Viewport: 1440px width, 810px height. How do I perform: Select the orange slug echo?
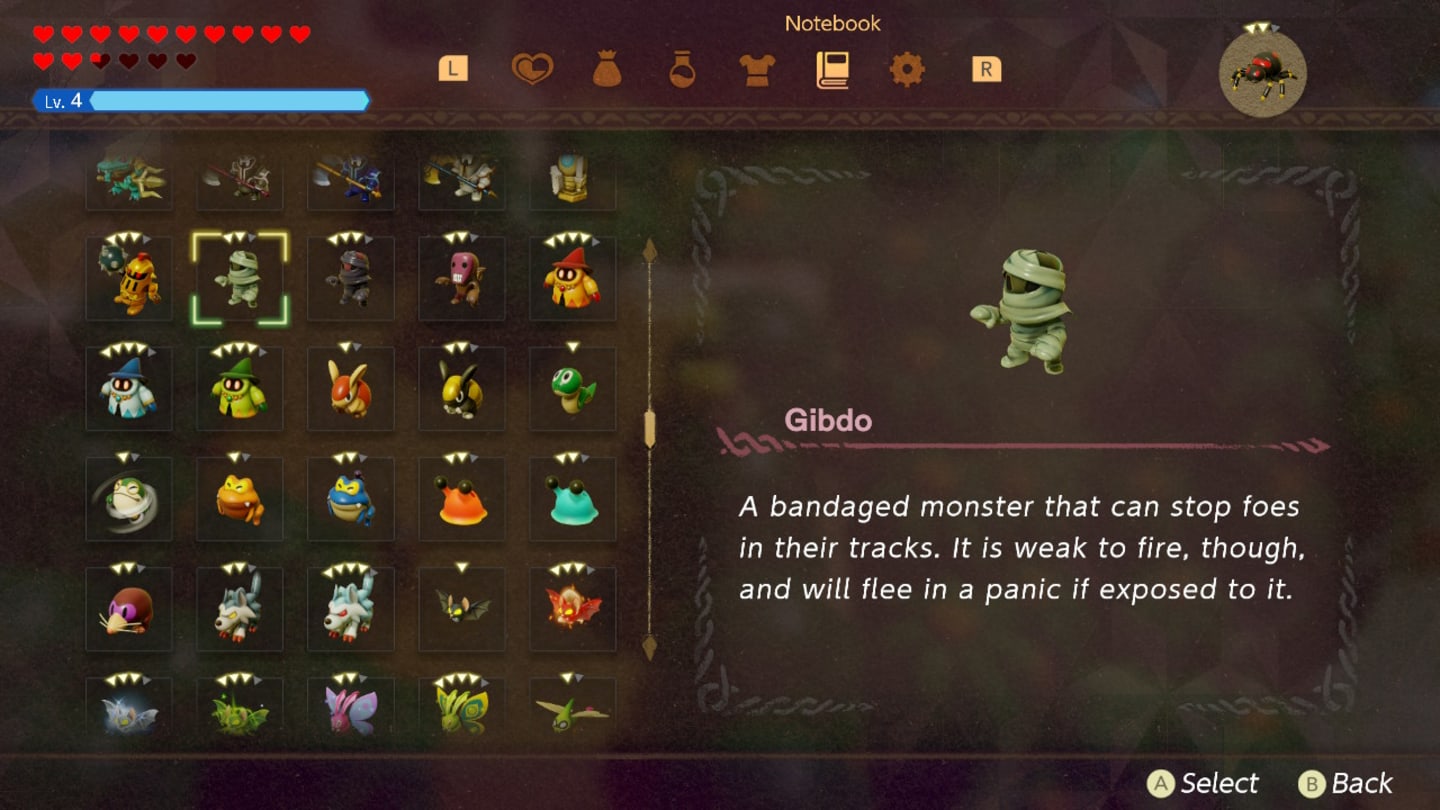pyautogui.click(x=461, y=499)
